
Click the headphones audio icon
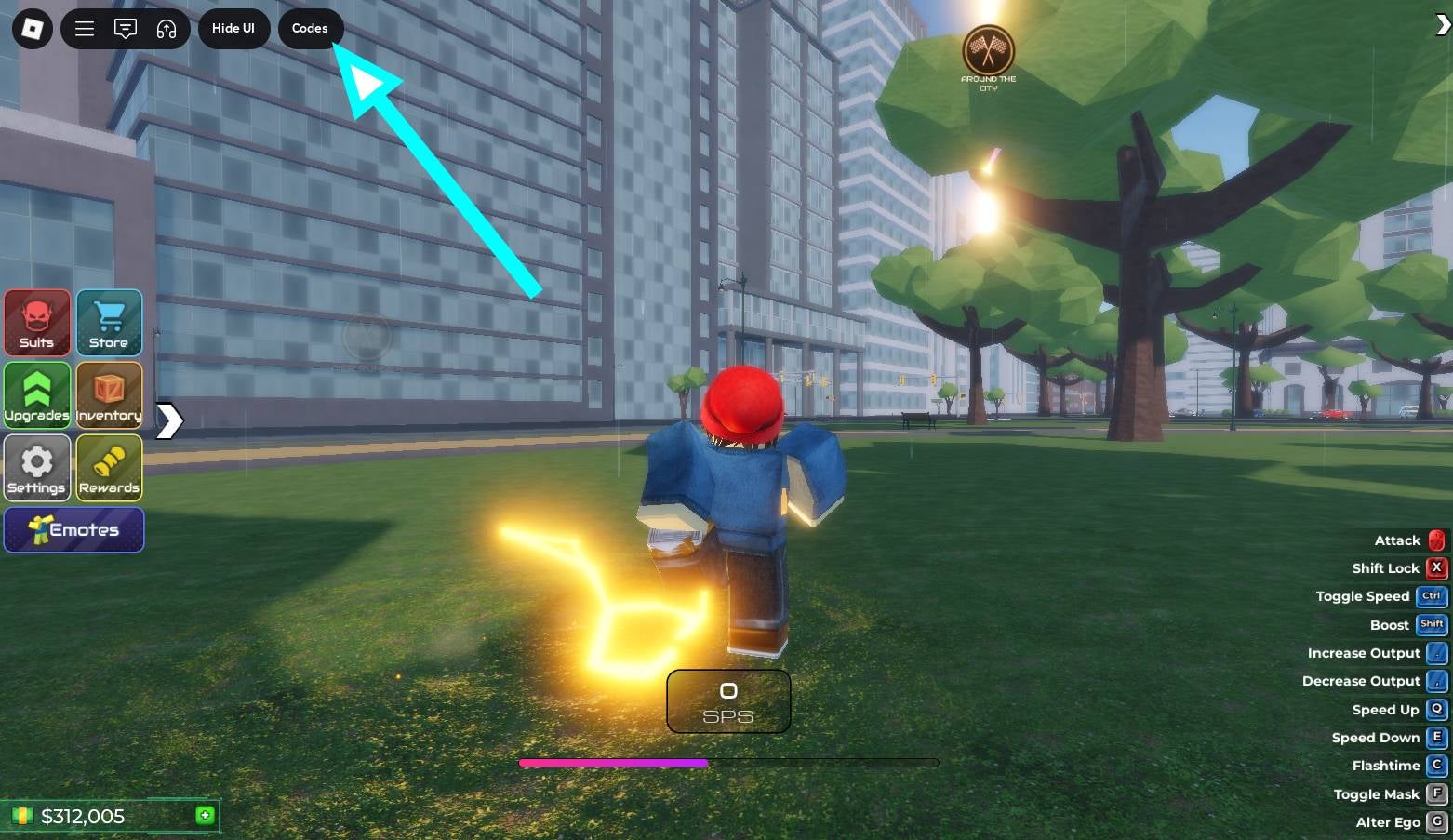(167, 29)
